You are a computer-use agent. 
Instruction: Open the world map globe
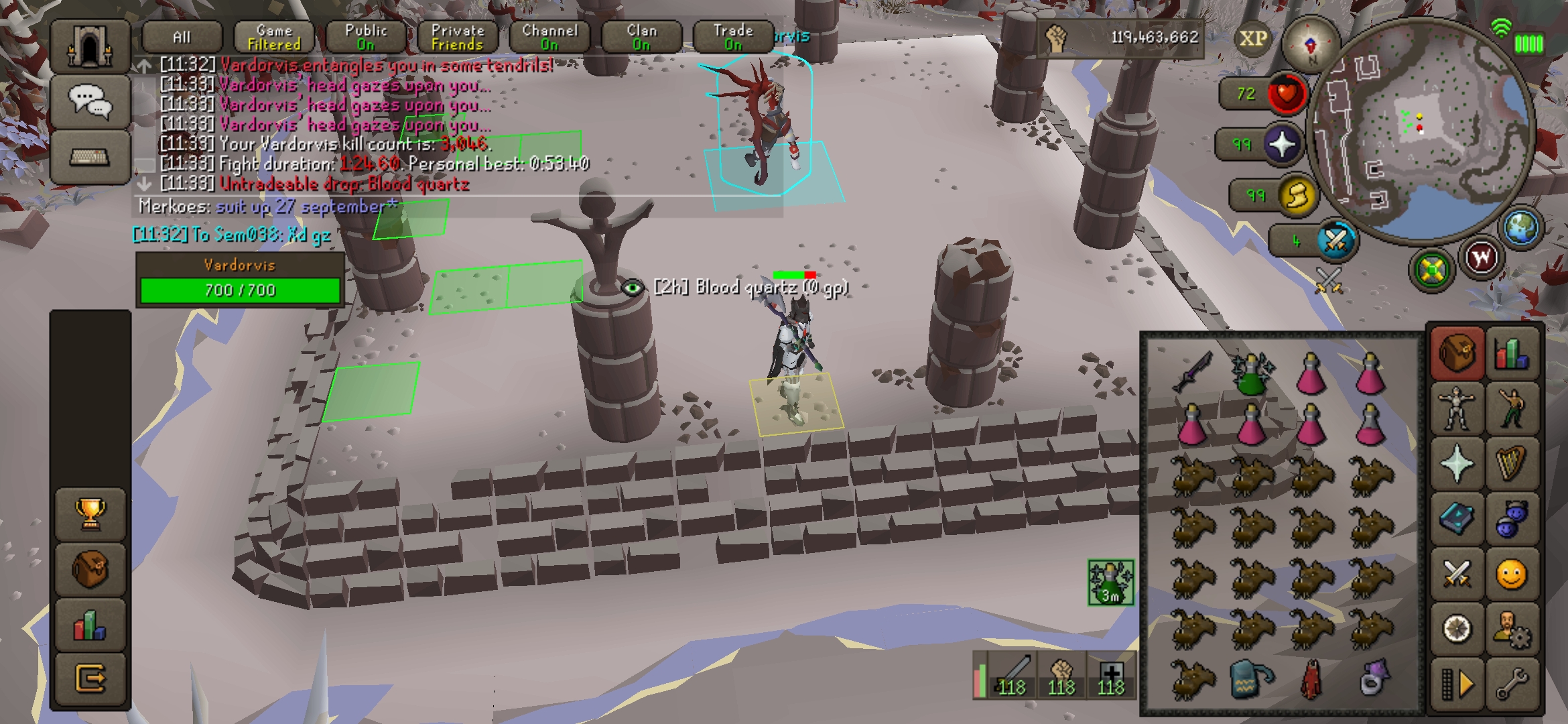(x=1520, y=228)
